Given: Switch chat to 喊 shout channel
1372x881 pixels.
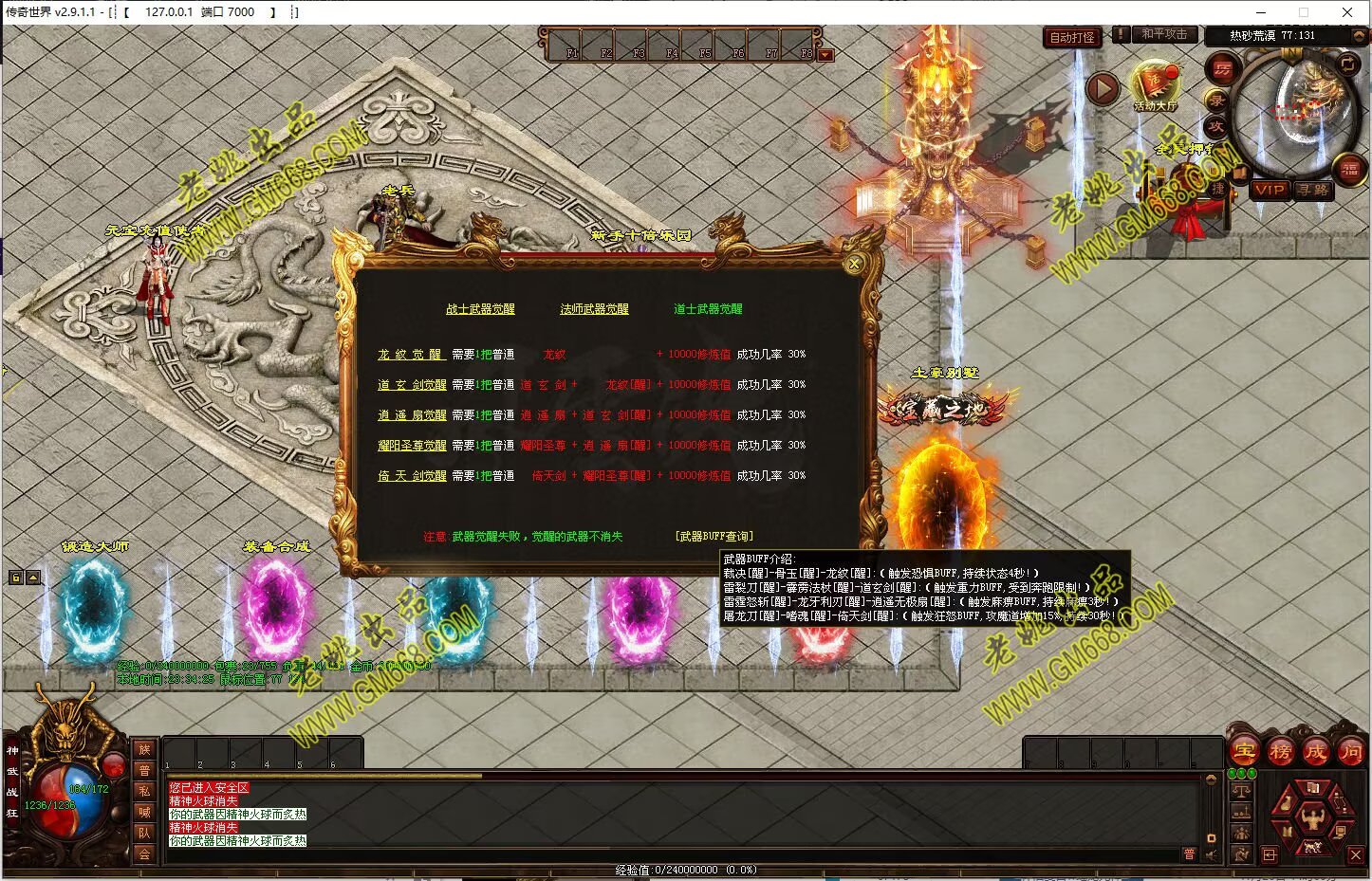Looking at the screenshot, I should pos(144,812).
